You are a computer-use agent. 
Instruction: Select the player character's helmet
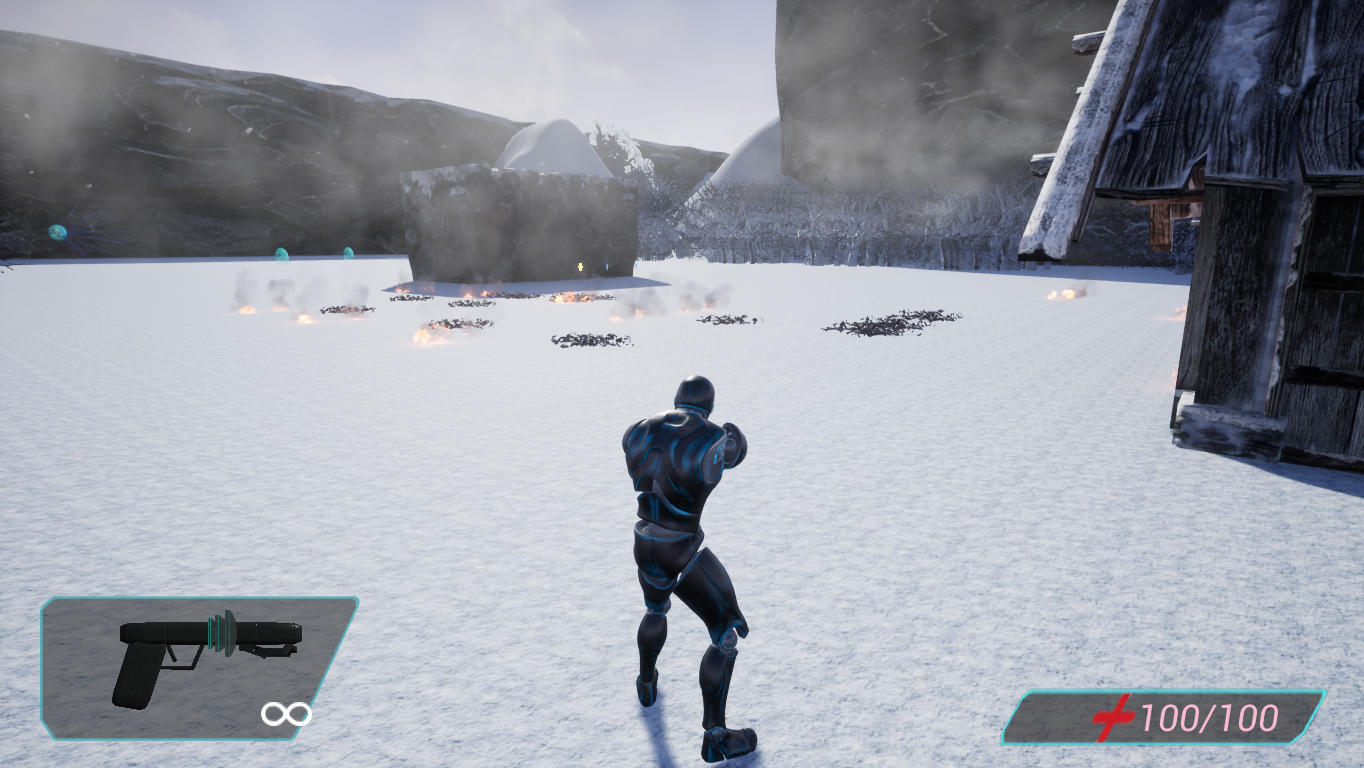[x=695, y=392]
